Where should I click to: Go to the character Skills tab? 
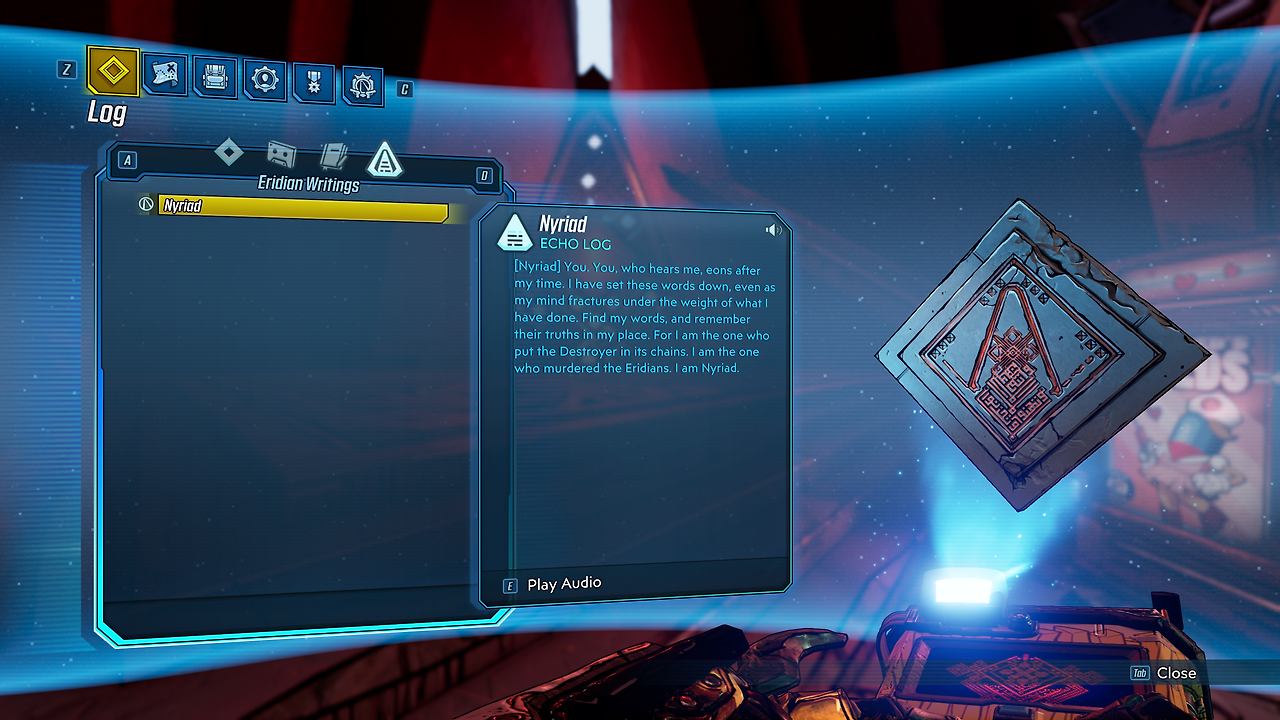tap(265, 80)
